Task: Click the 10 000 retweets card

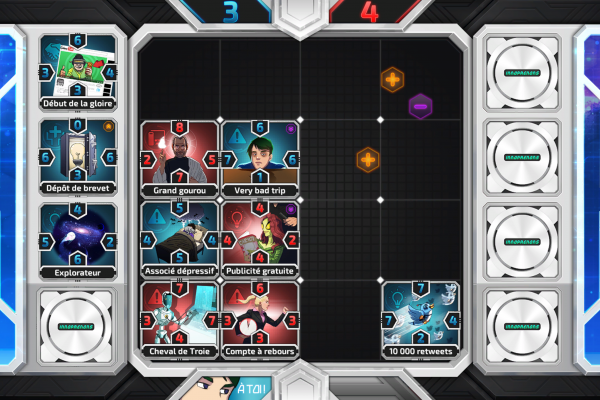Action: click(421, 319)
